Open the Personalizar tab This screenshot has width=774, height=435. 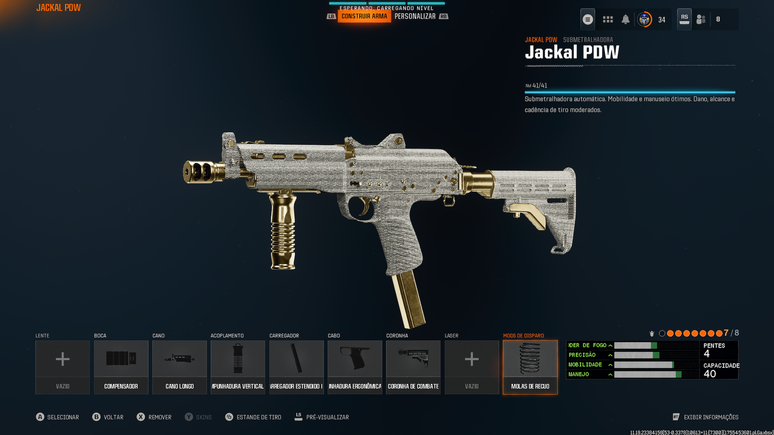point(414,17)
